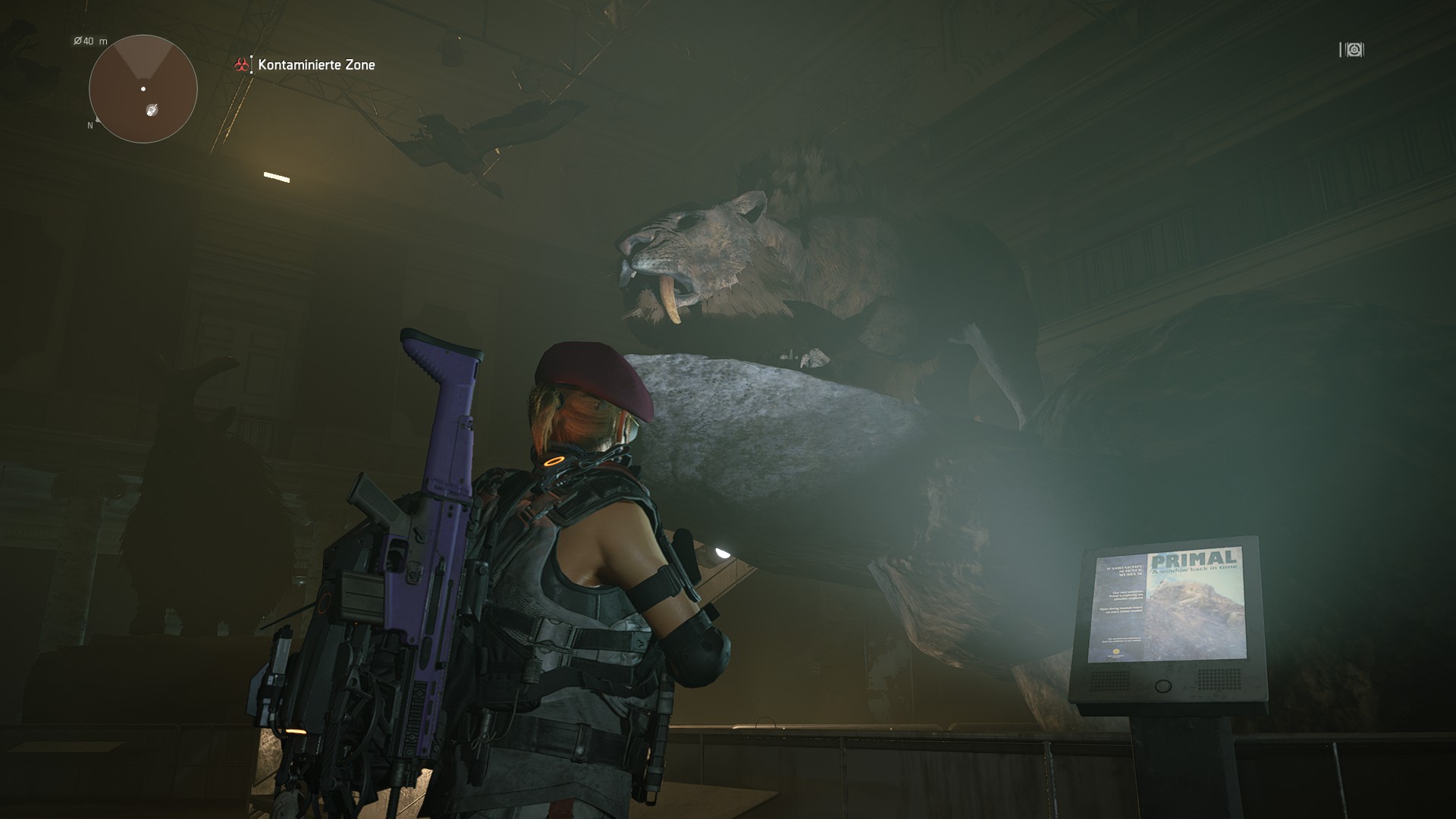The height and width of the screenshot is (819, 1456).
Task: Click the red biohazard icon beside Kontaminierte Zone
Action: 241,64
